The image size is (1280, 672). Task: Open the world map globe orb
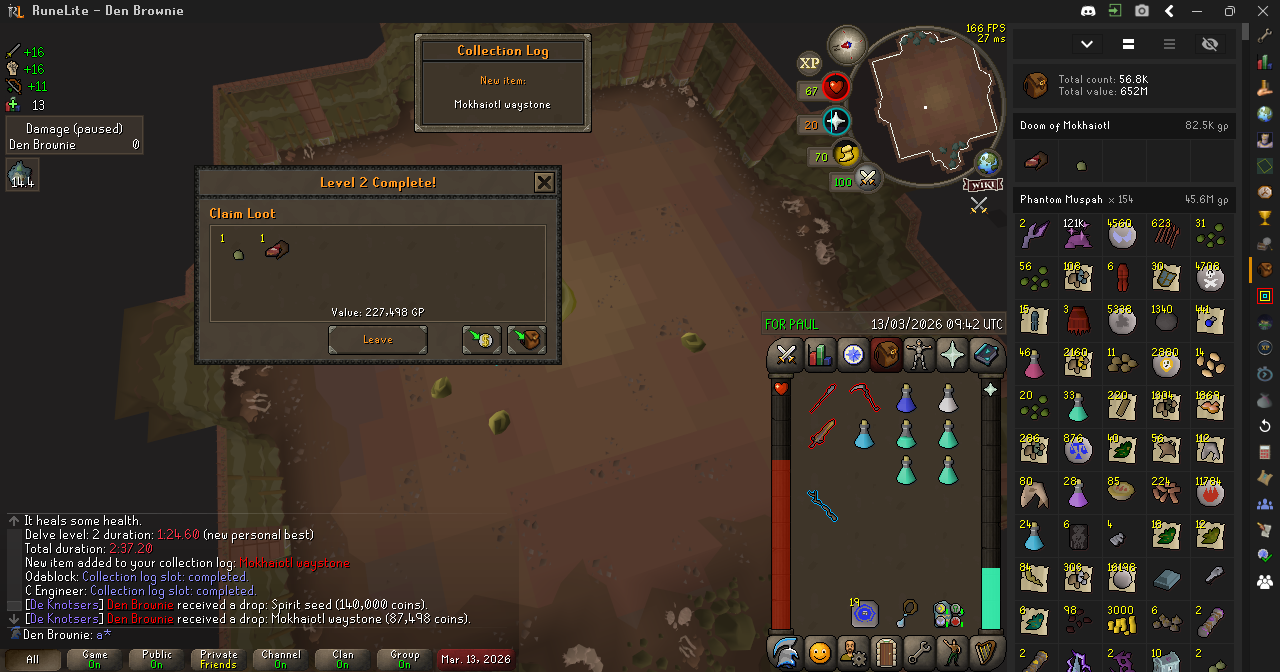coord(988,163)
